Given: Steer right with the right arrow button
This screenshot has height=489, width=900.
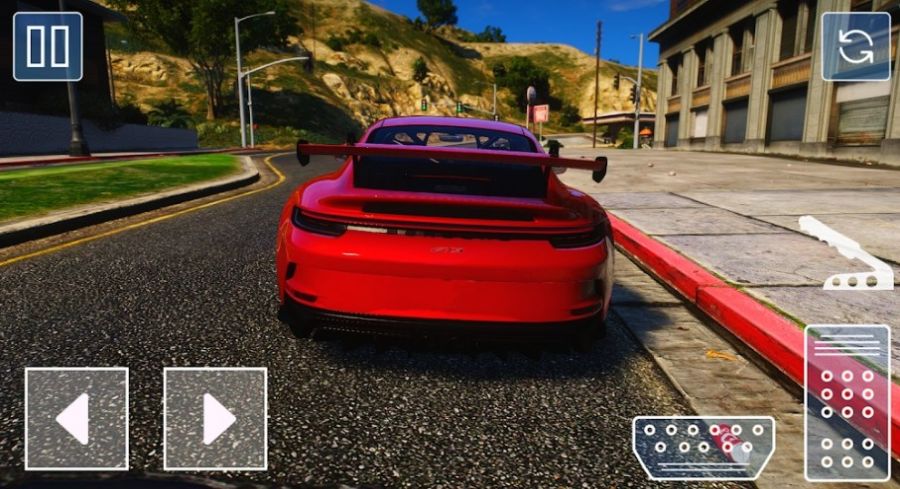Looking at the screenshot, I should [215, 418].
